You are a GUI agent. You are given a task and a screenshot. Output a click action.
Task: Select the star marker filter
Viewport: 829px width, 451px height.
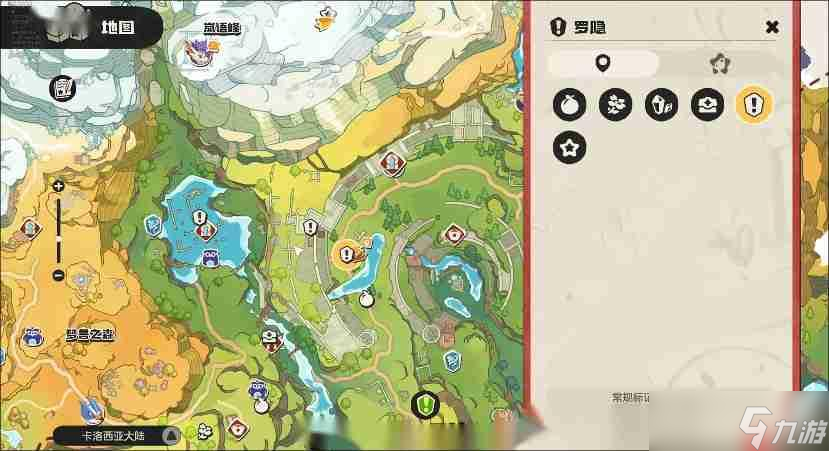click(x=570, y=149)
